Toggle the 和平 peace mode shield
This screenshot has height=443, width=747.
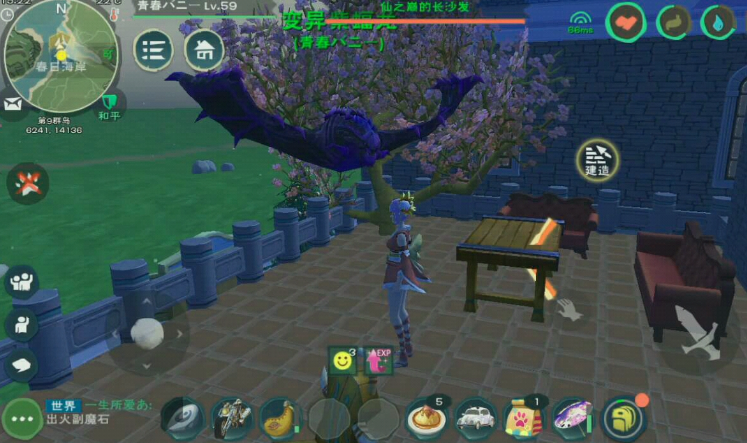pyautogui.click(x=111, y=102)
